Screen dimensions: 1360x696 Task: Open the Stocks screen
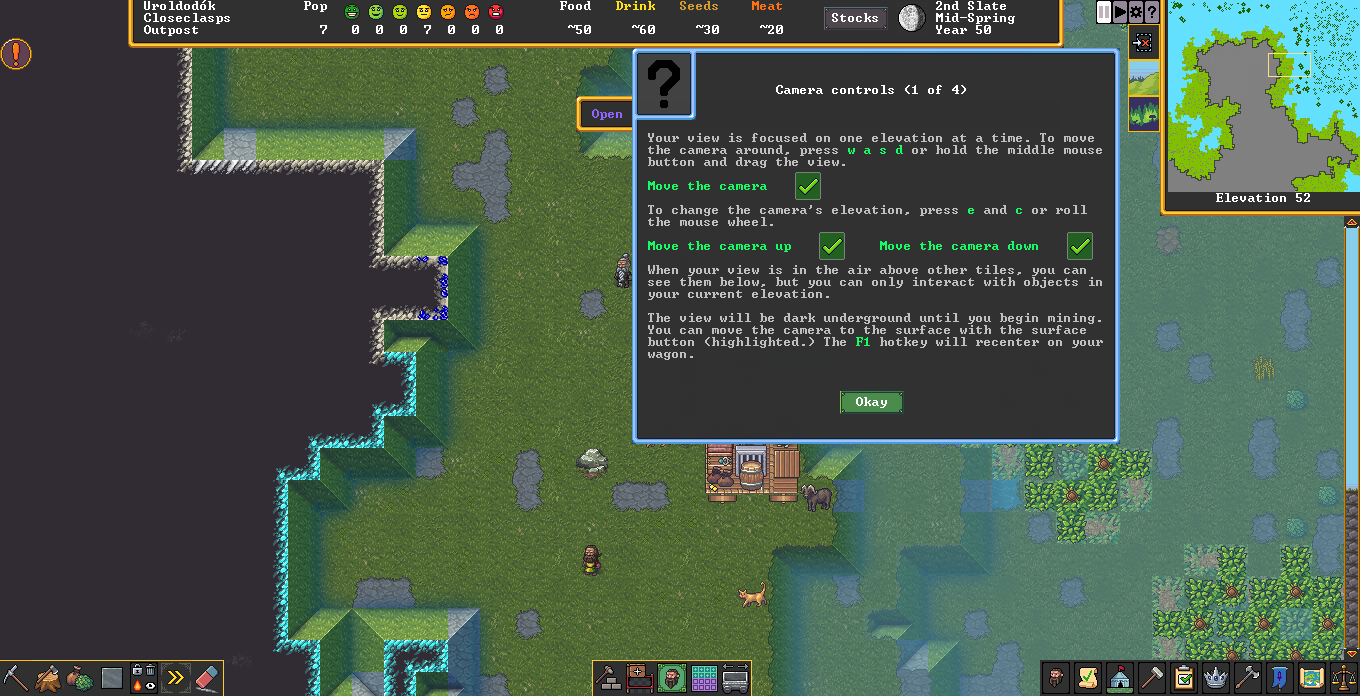(854, 18)
